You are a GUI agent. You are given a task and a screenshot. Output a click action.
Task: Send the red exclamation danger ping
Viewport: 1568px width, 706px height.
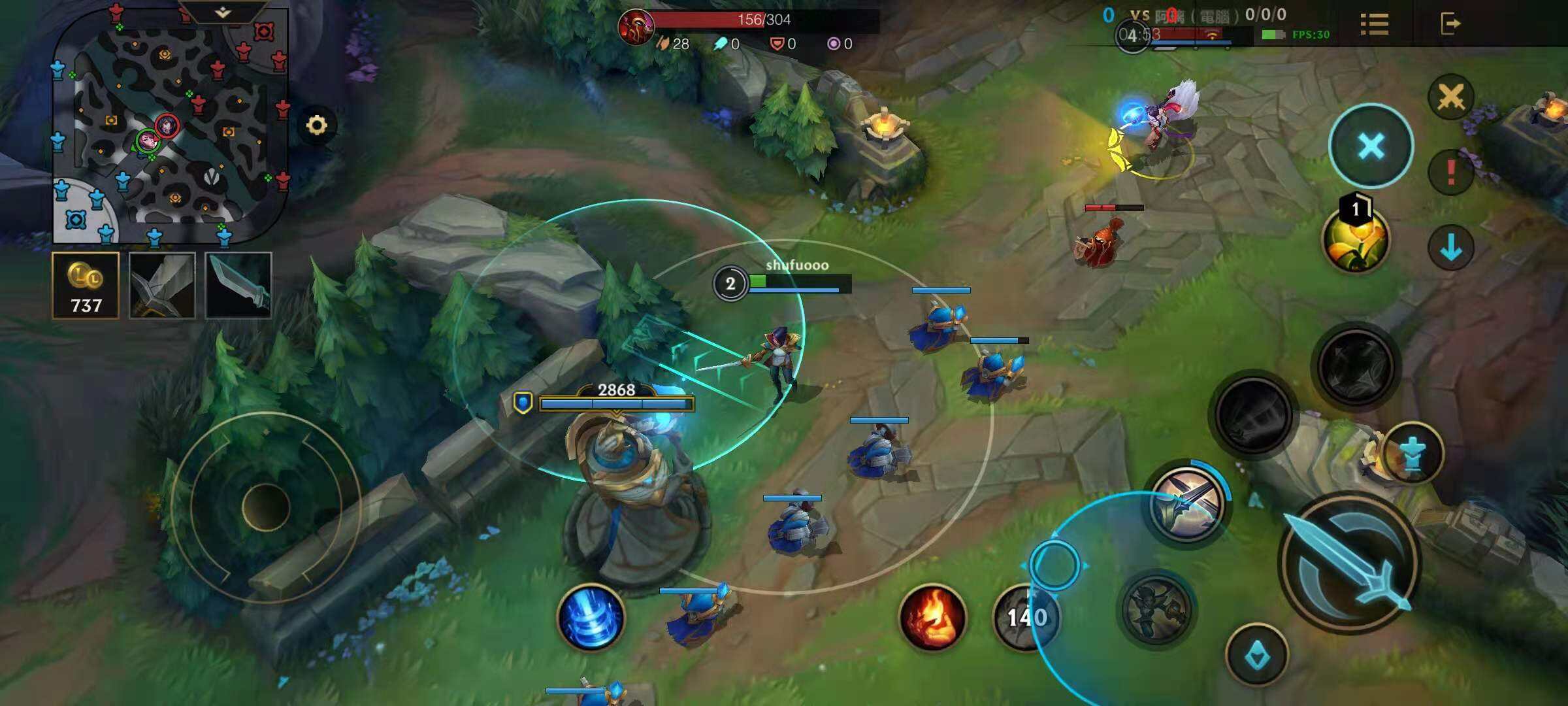[1450, 172]
